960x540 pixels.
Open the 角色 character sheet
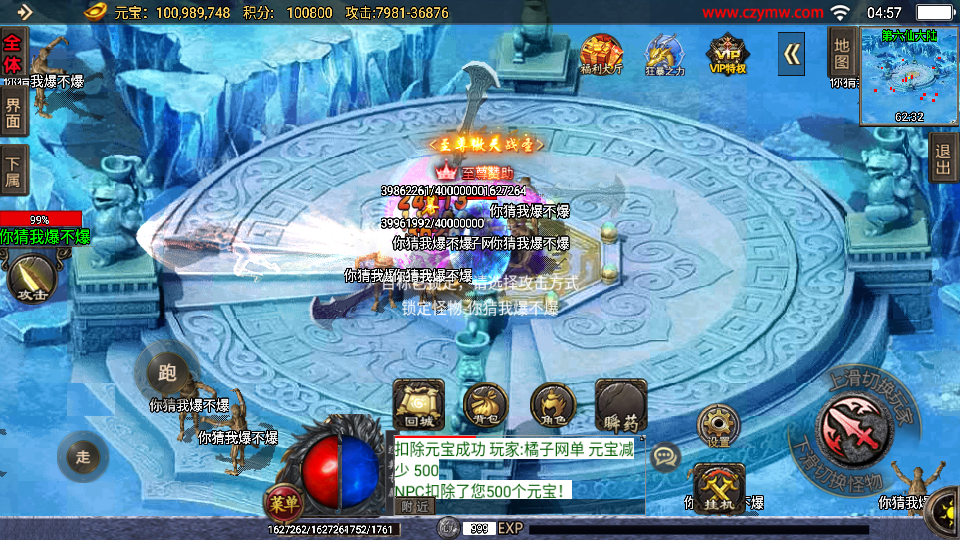[x=553, y=405]
